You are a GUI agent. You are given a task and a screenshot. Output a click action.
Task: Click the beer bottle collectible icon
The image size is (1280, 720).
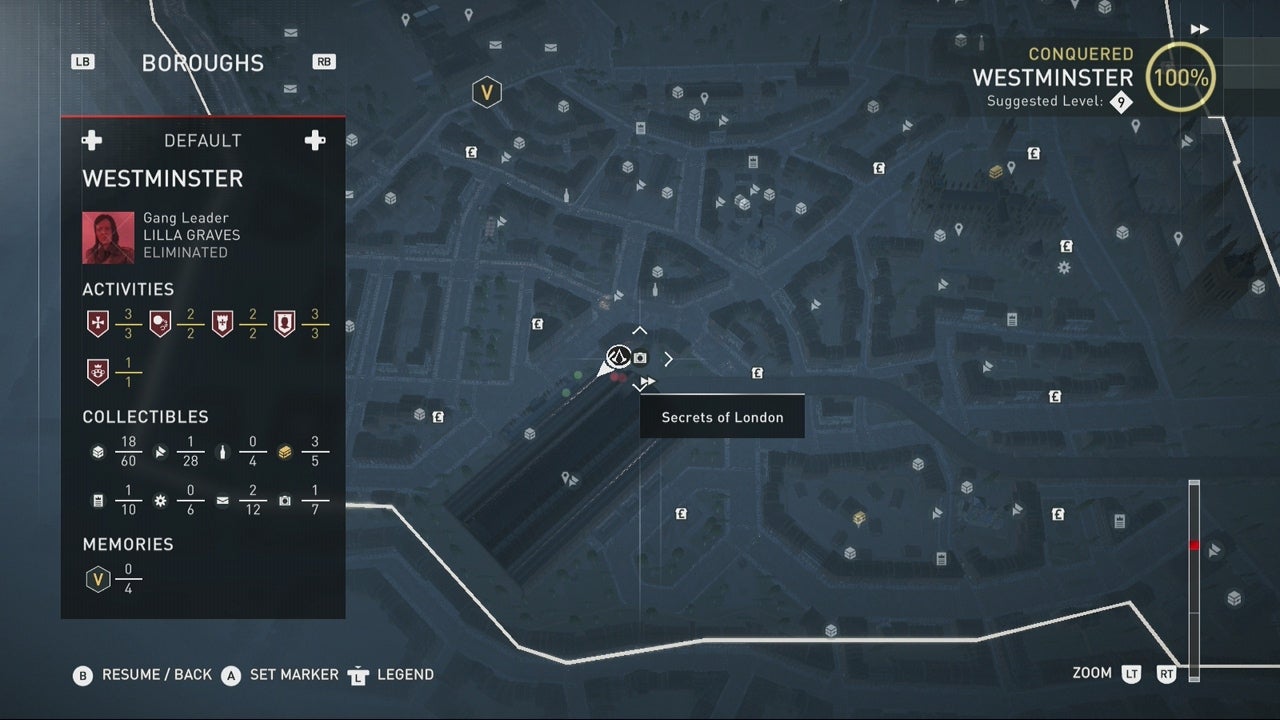222,452
